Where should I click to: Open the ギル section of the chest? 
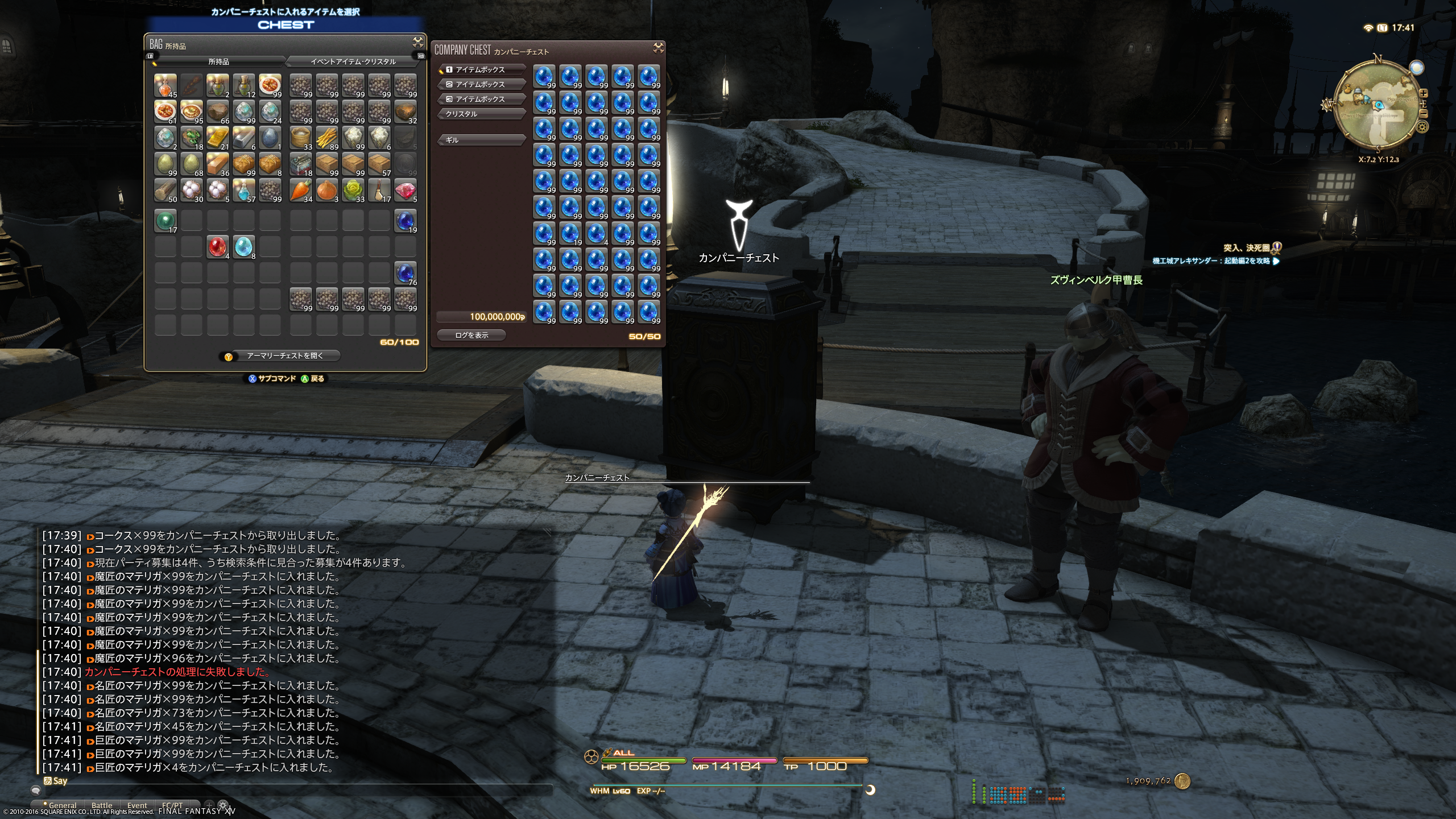pyautogui.click(x=481, y=140)
